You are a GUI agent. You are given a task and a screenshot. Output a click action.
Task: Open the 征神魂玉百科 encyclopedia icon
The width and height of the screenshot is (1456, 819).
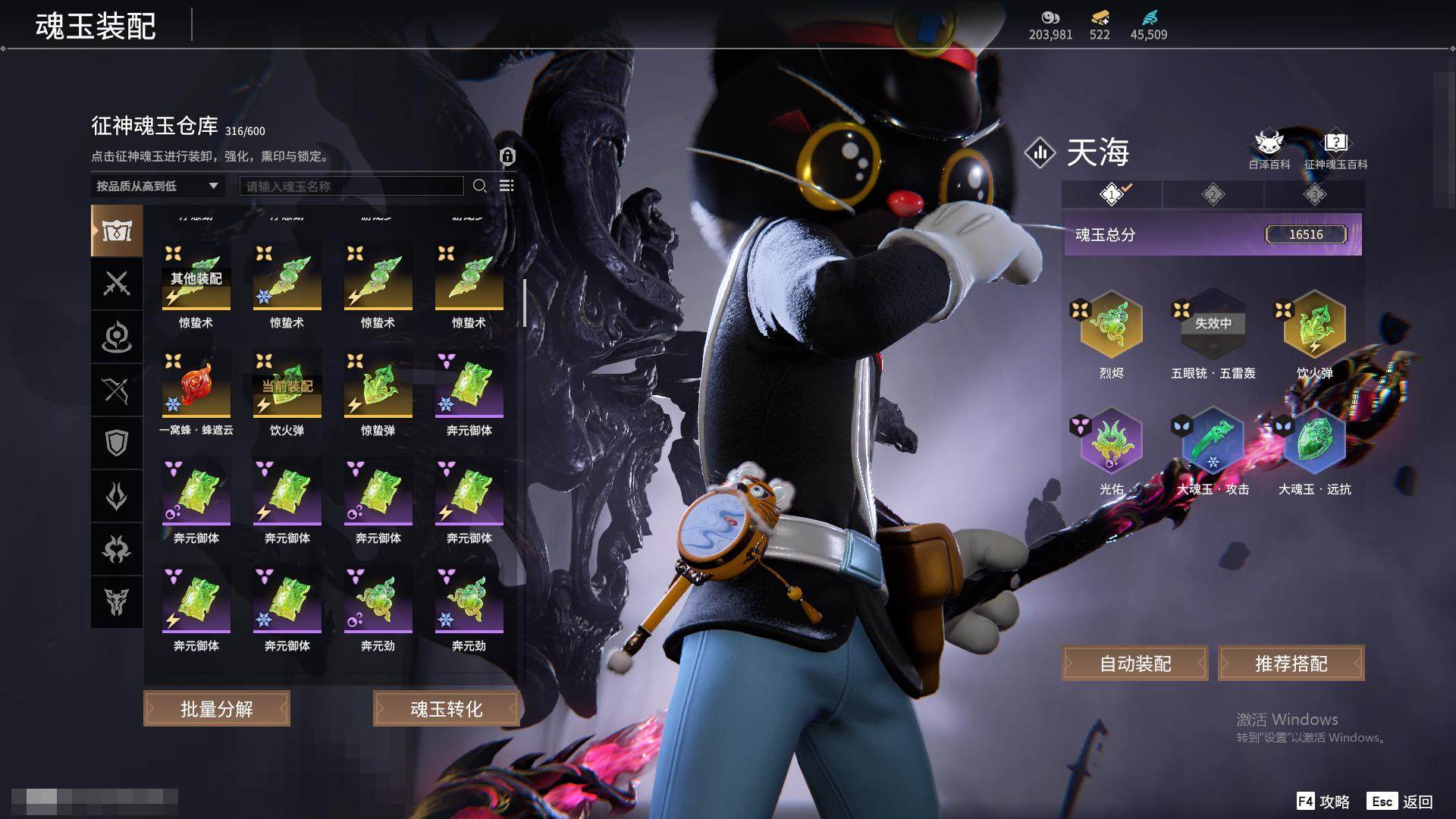point(1335,149)
